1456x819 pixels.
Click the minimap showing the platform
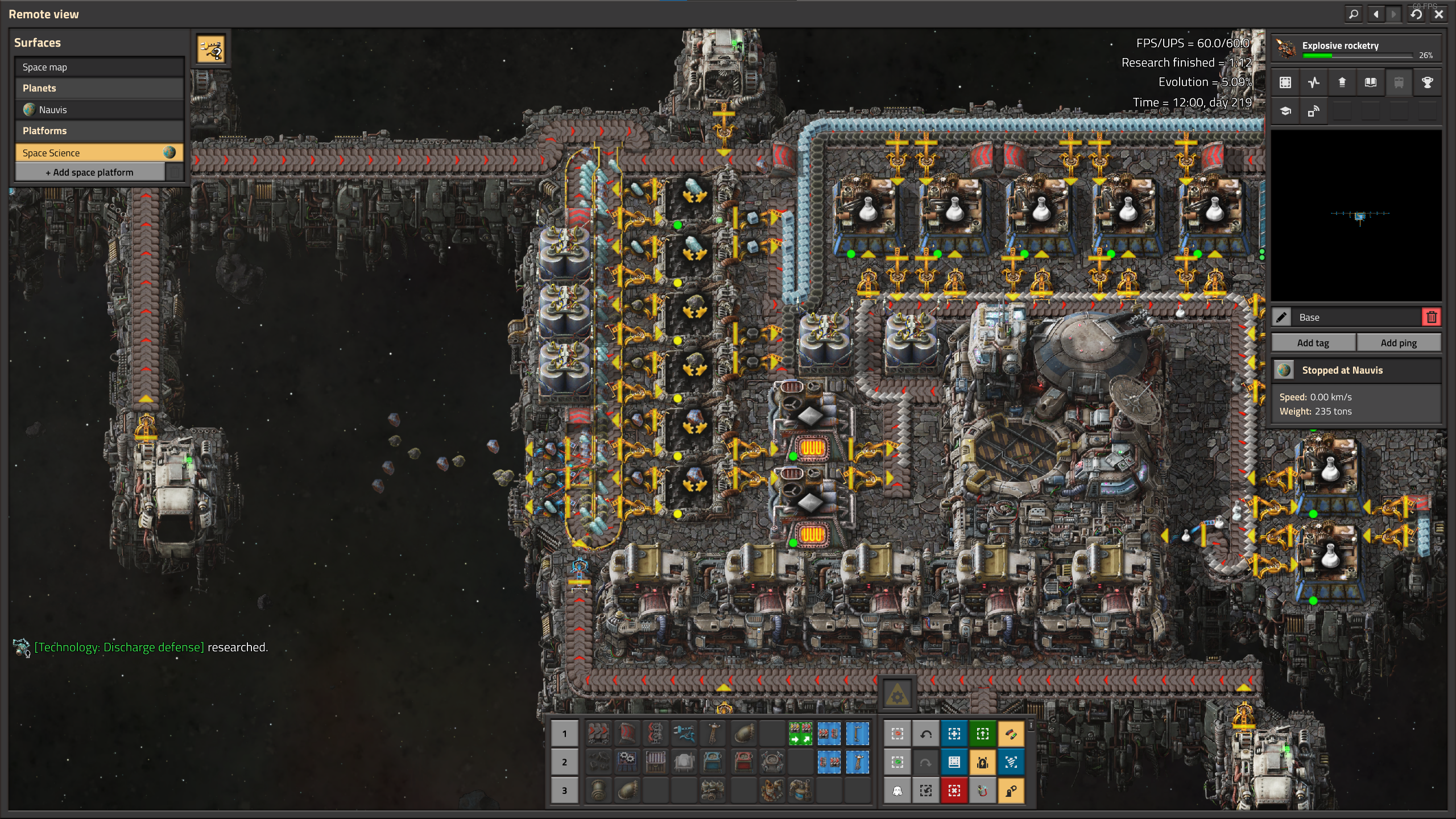[1356, 216]
